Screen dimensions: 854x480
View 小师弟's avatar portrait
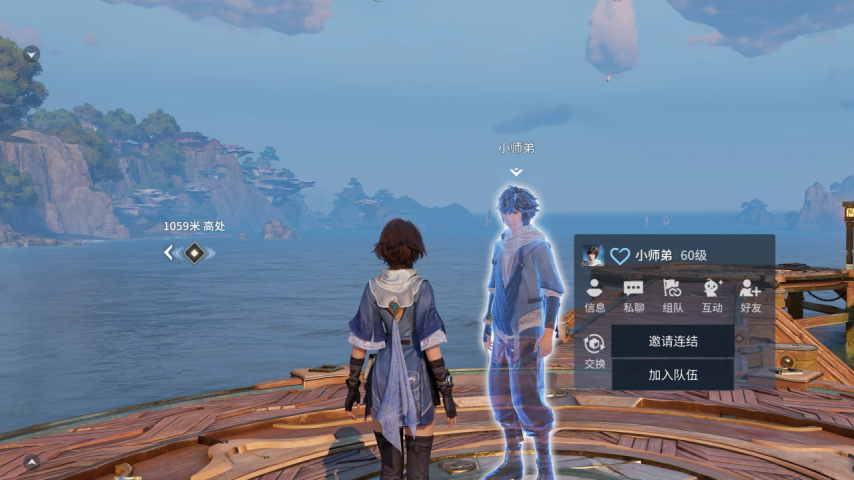[x=593, y=255]
